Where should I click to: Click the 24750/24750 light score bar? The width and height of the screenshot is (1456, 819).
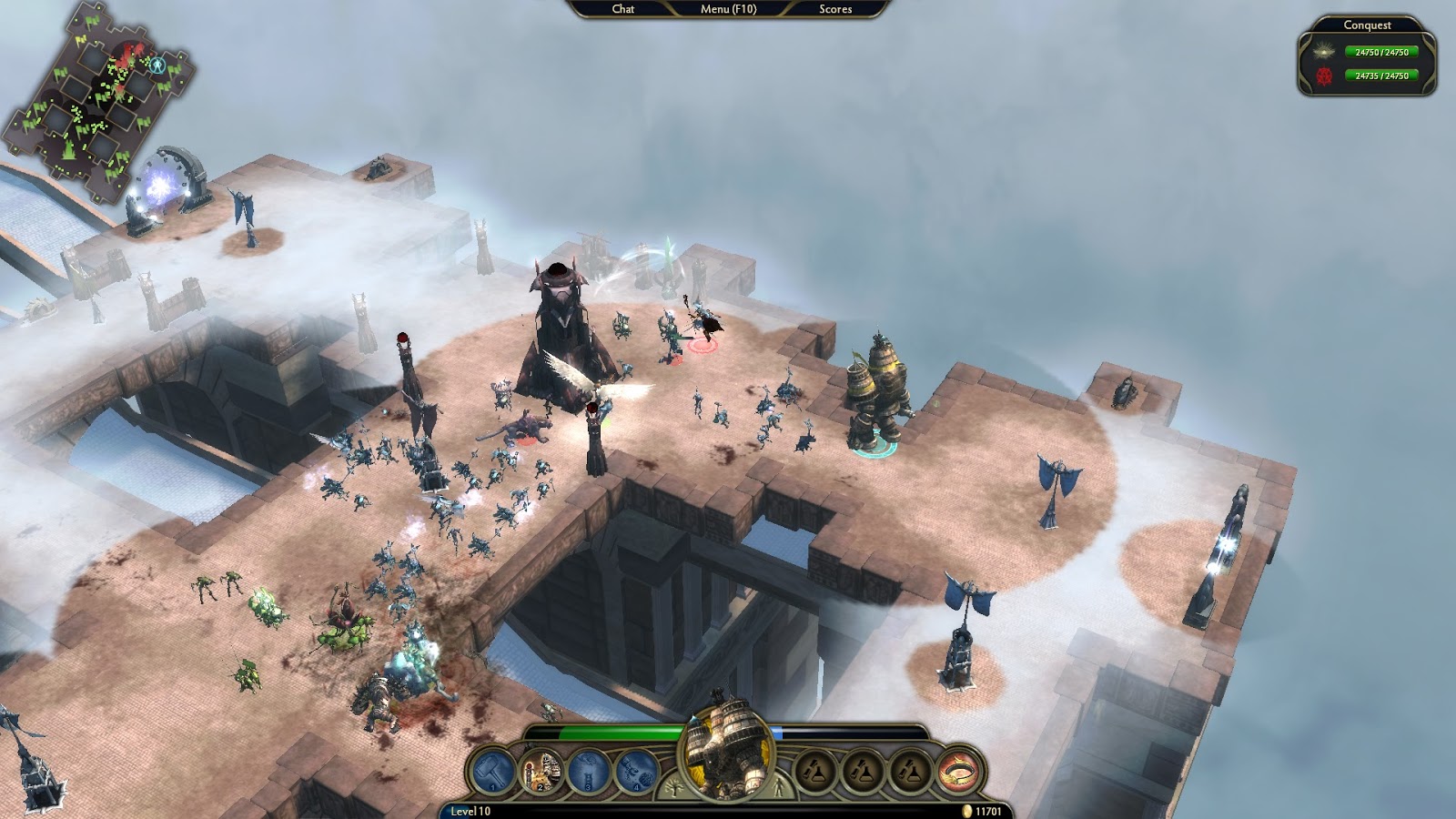(1381, 53)
